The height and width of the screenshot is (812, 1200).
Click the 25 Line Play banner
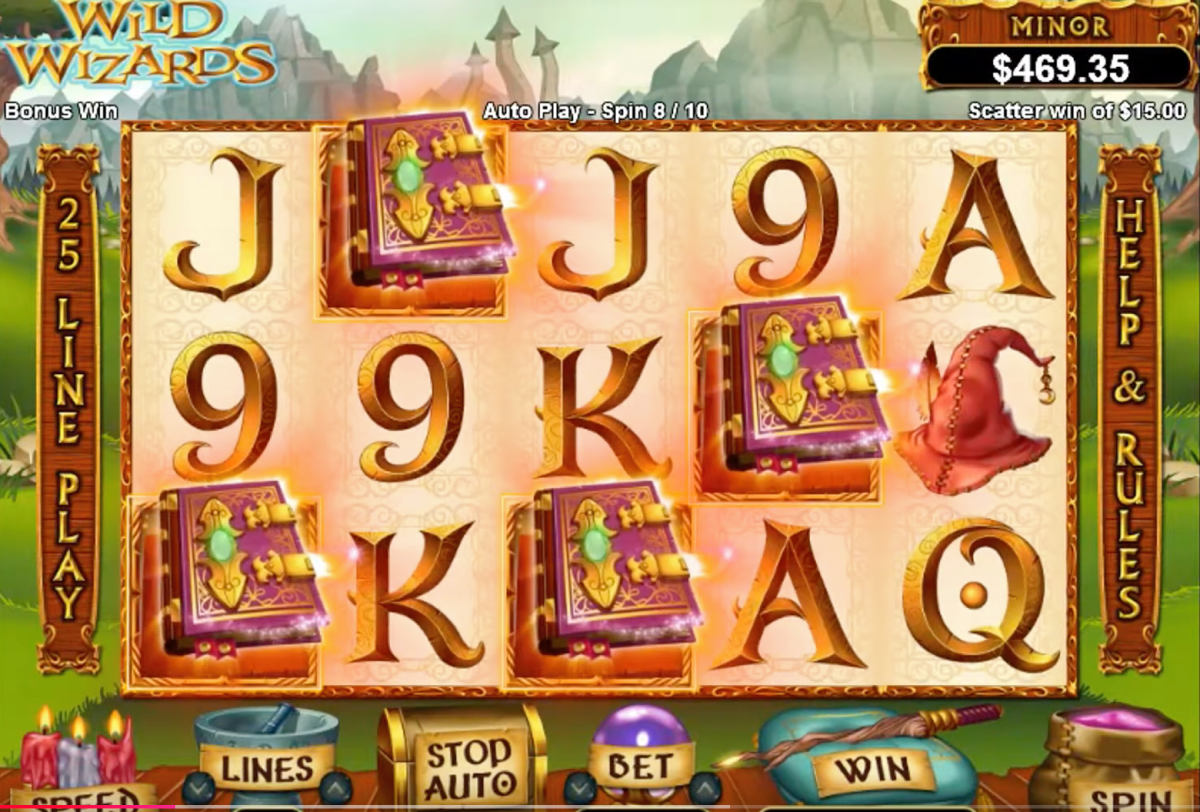tap(68, 408)
